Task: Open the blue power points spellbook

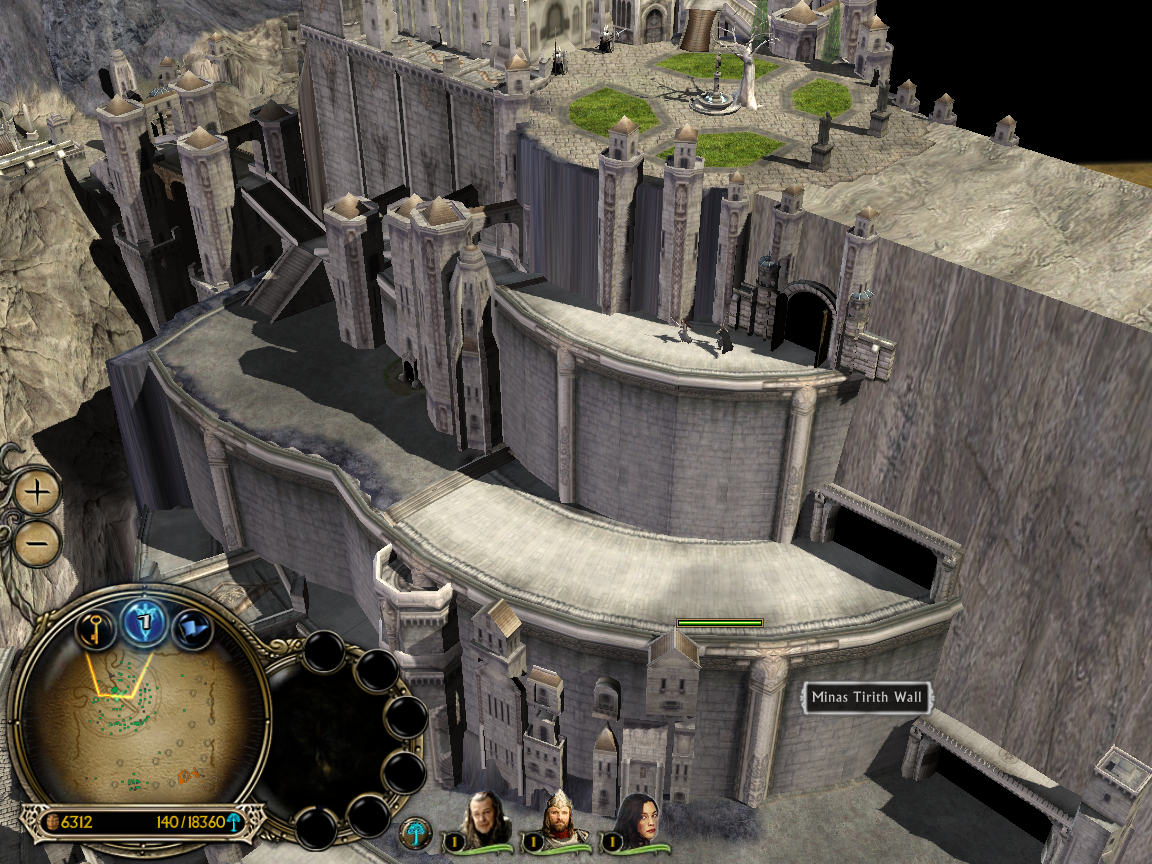Action: pos(143,623)
